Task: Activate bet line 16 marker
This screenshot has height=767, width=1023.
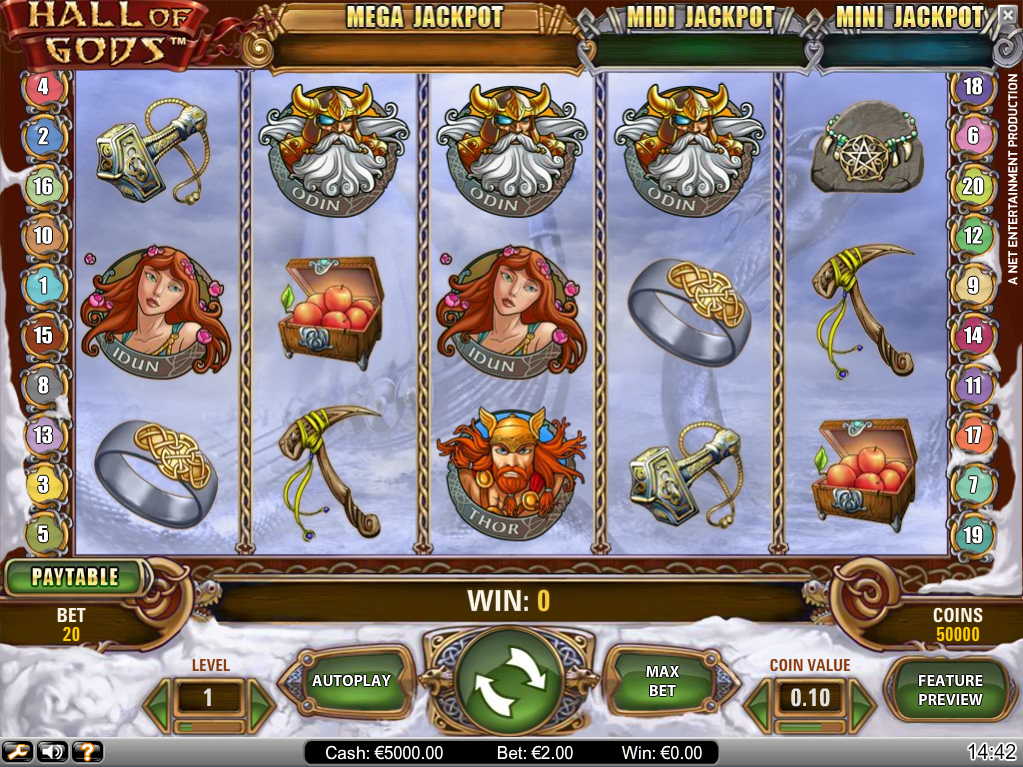Action: [43, 187]
